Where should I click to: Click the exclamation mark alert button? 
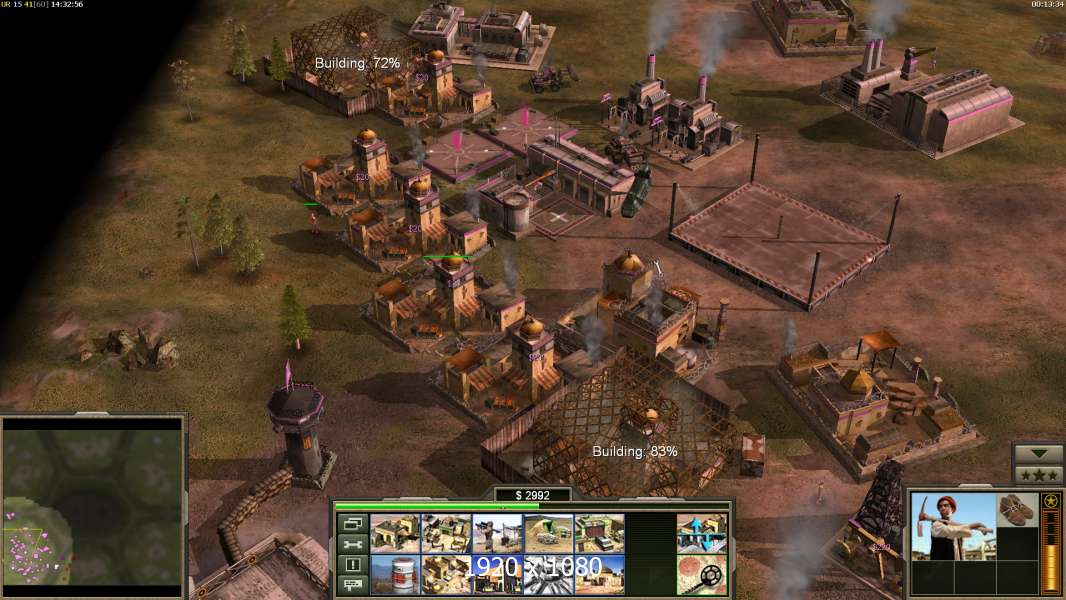(352, 565)
